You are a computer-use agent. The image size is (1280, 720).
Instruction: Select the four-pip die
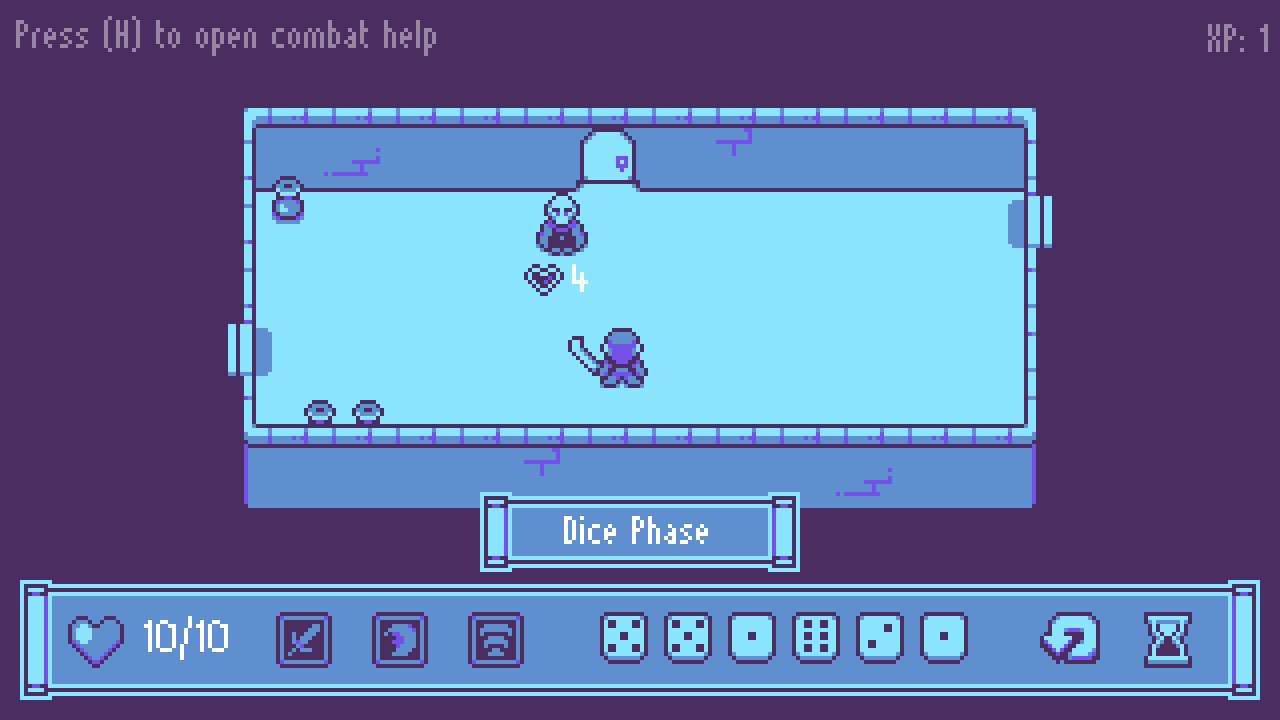point(687,635)
